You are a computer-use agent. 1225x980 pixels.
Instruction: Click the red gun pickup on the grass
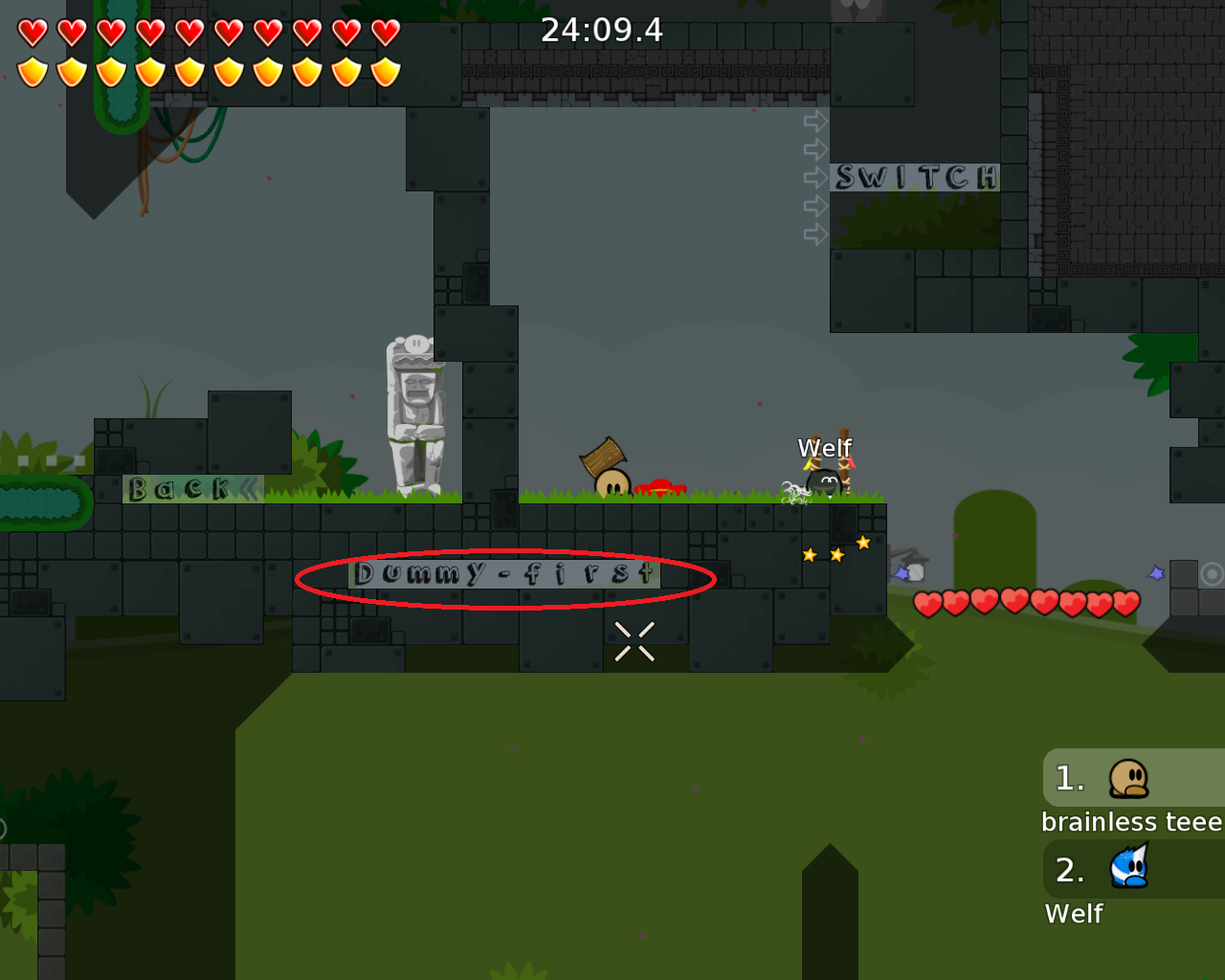click(658, 486)
